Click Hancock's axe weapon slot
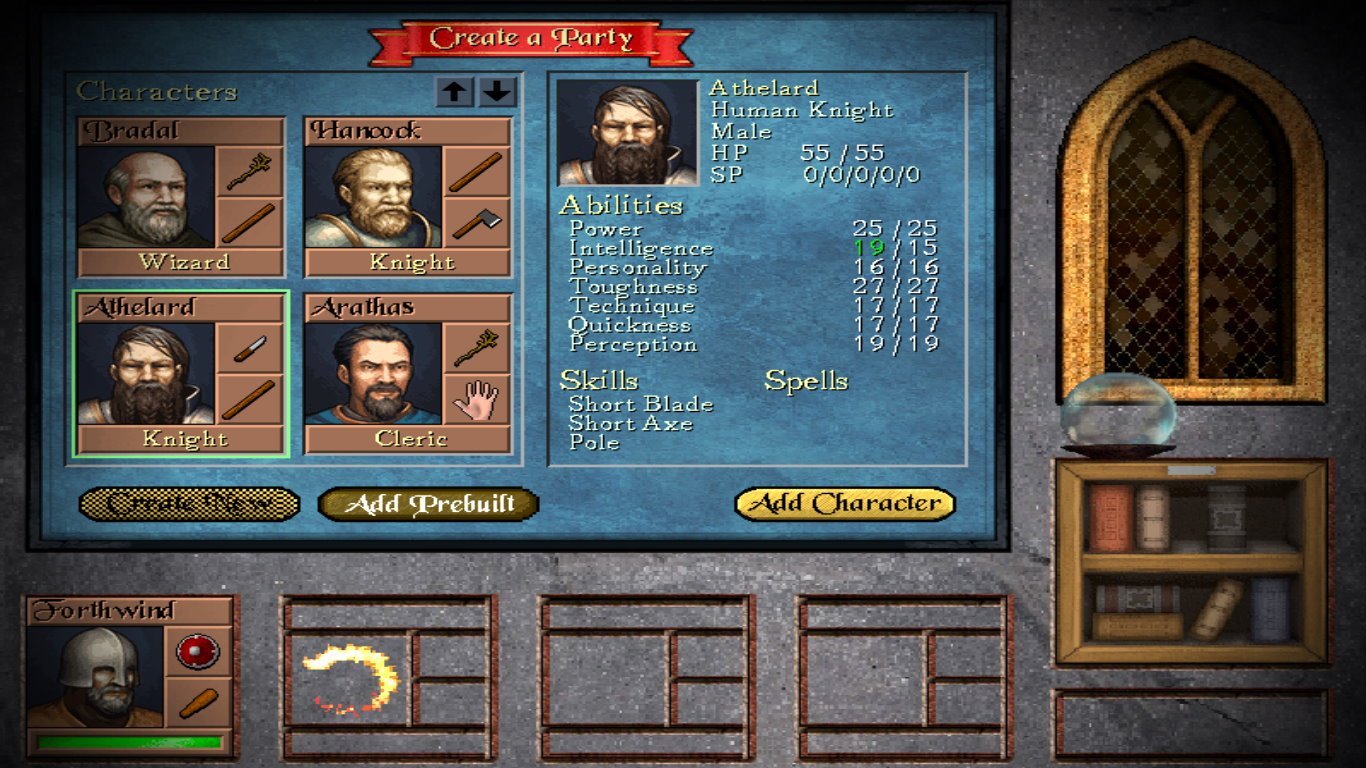This screenshot has width=1366, height=768. point(476,223)
